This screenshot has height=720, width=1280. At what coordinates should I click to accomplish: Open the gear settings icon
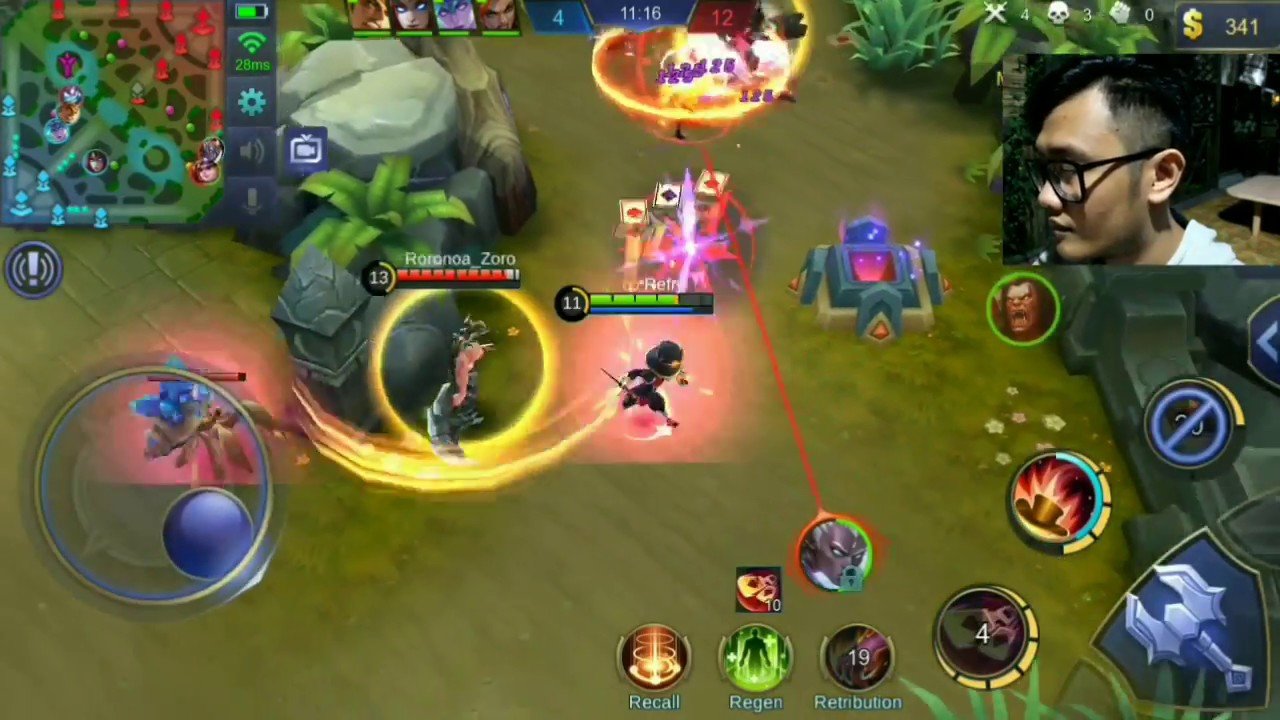coord(252,102)
